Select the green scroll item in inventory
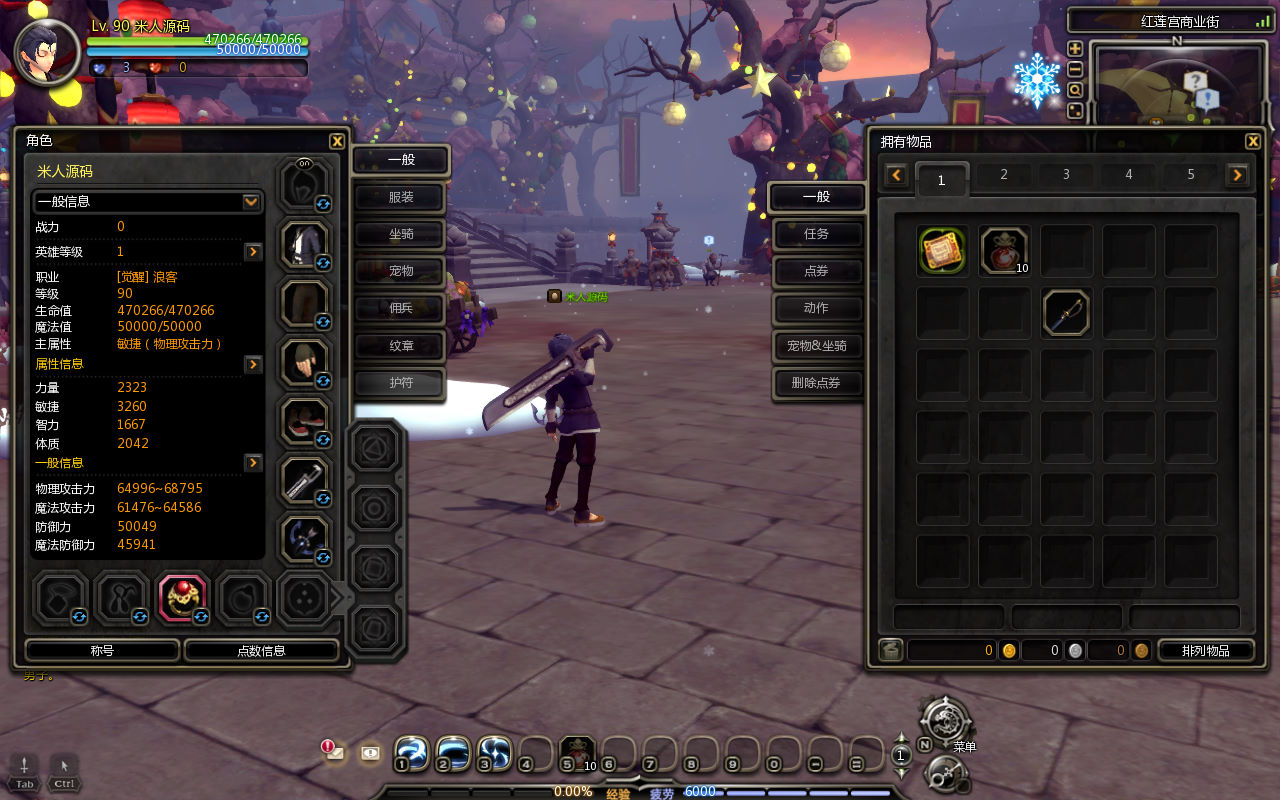The image size is (1280, 800). click(x=942, y=251)
